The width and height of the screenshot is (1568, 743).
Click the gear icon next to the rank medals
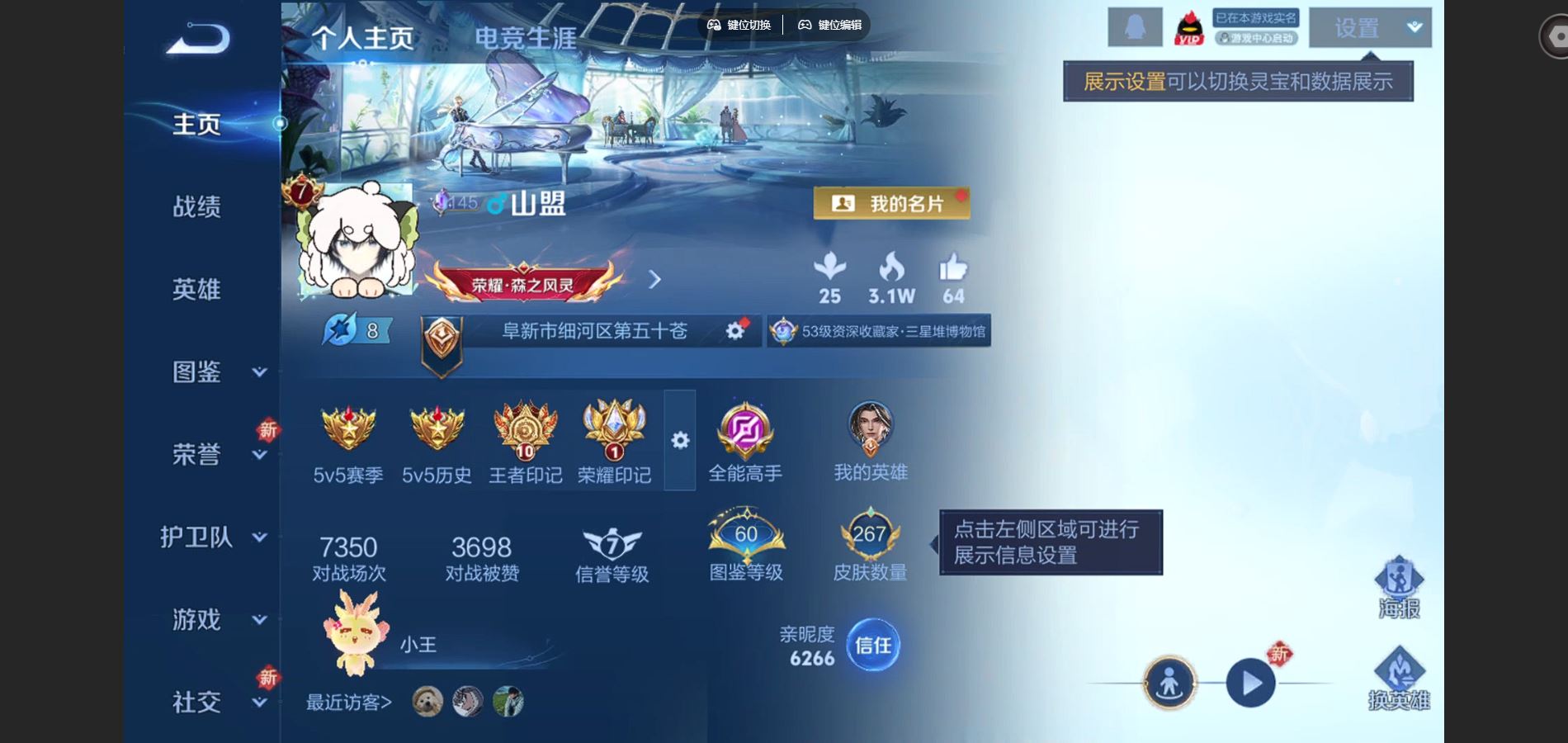tap(680, 441)
